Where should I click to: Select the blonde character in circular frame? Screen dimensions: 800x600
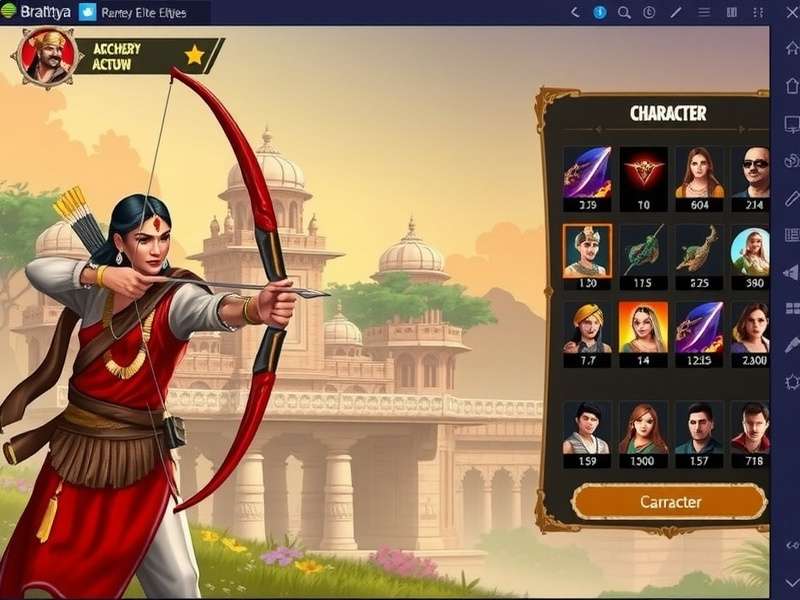751,251
